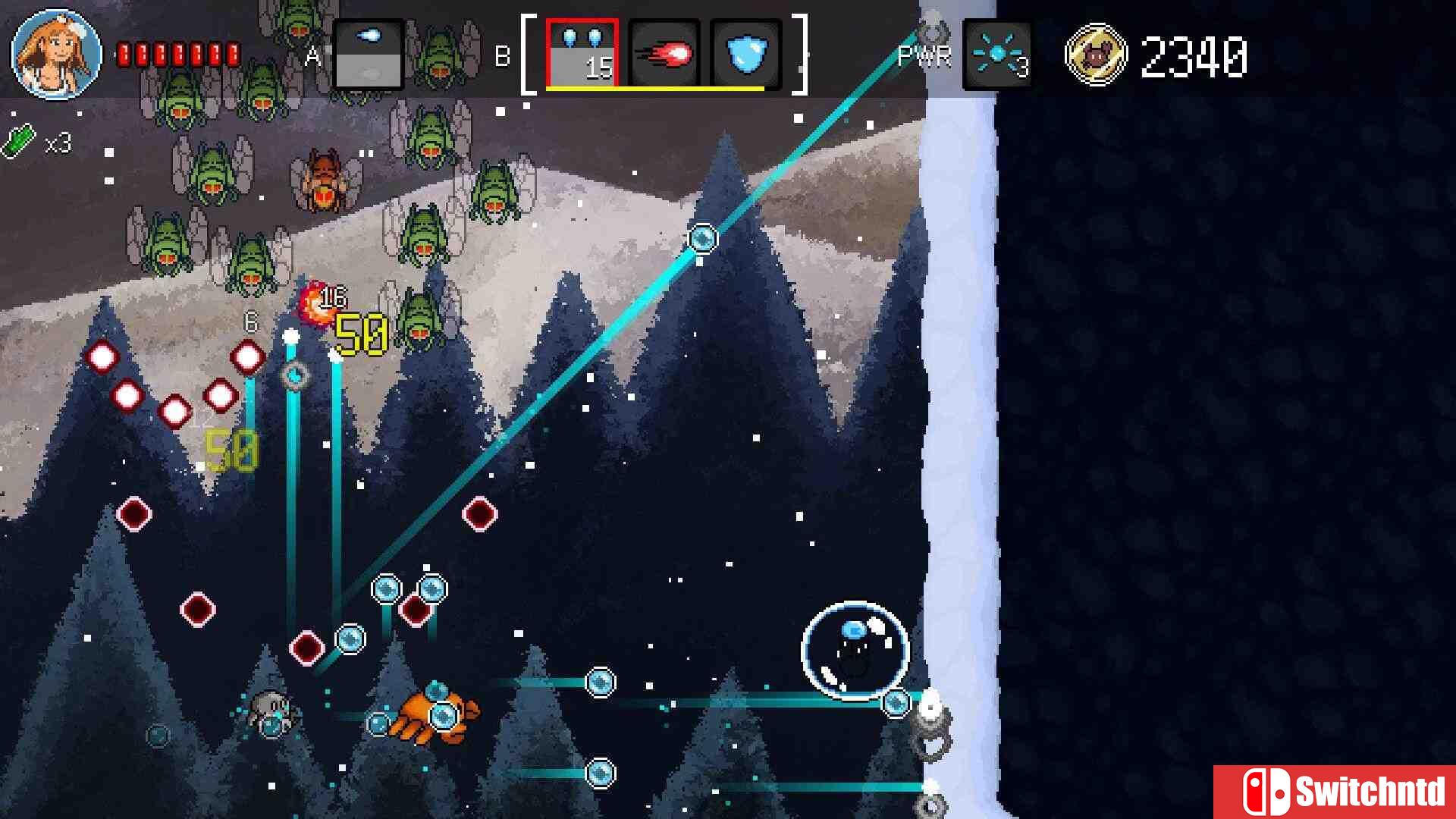This screenshot has width=1456, height=819.
Task: Click the green item icon marked x3
Action: 20,141
